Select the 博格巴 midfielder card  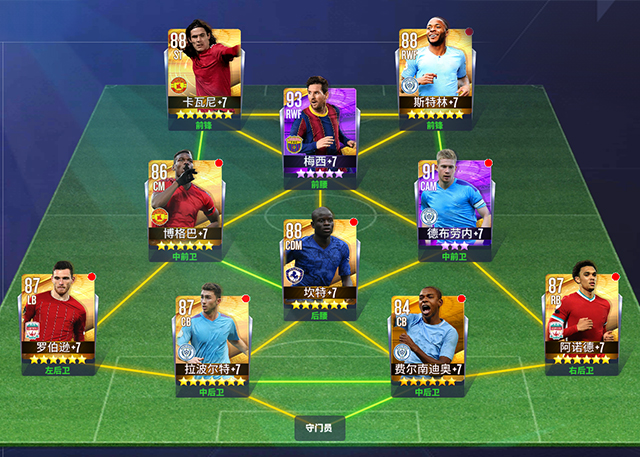click(184, 203)
